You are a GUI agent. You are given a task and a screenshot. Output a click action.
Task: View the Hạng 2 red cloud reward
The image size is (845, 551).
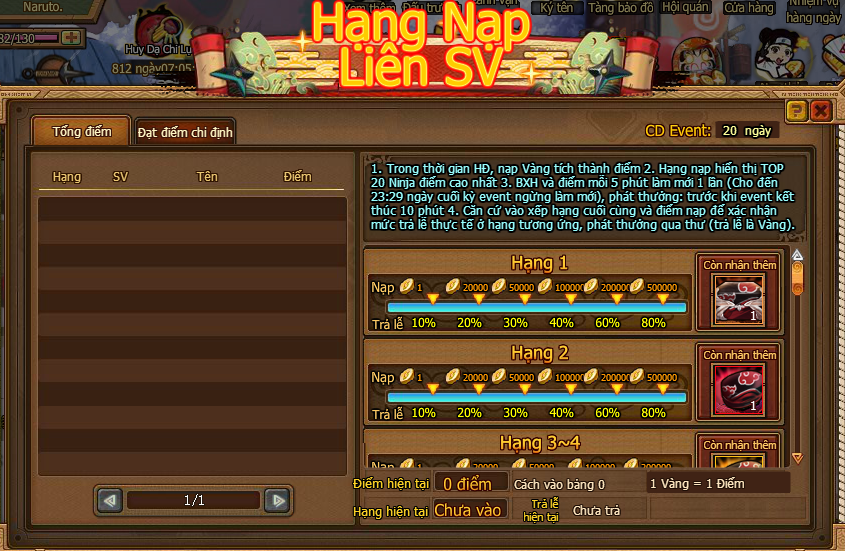coord(739,389)
